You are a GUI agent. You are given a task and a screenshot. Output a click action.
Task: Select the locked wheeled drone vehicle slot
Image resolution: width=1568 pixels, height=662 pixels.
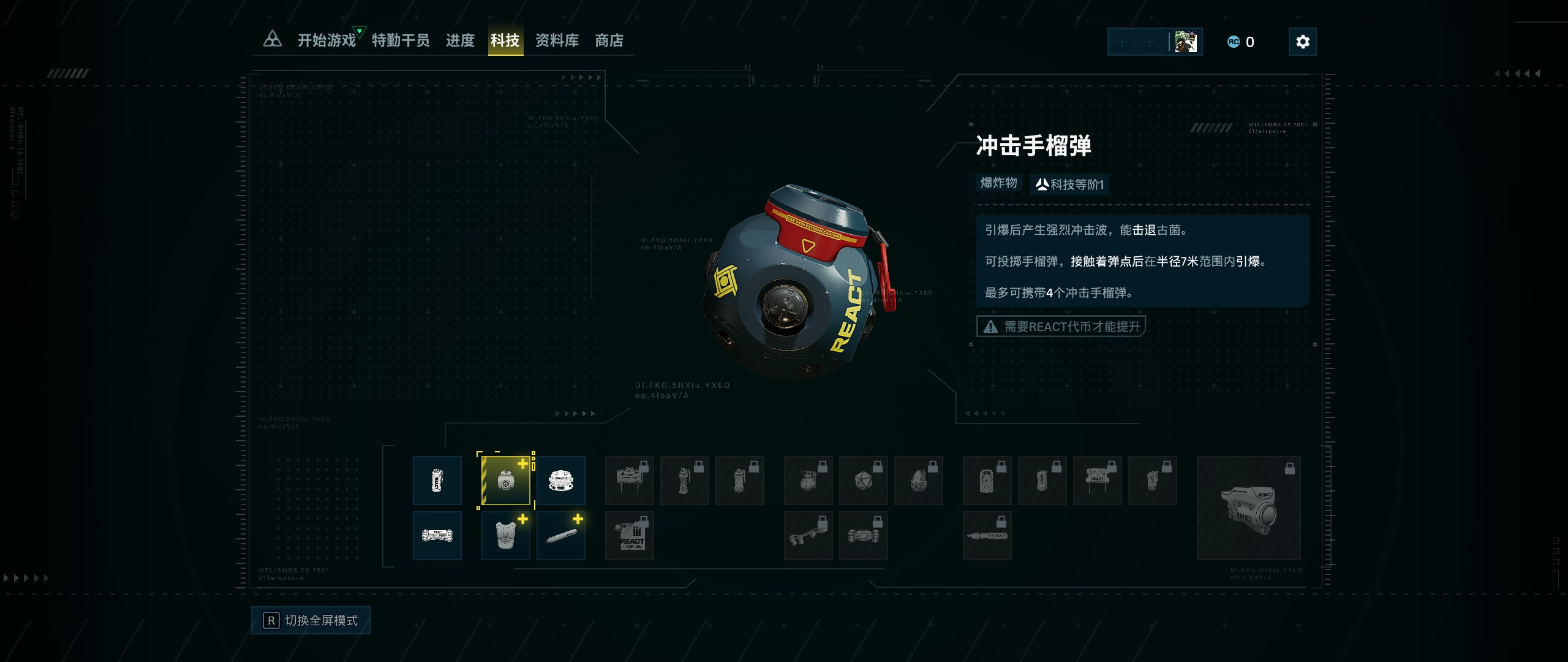863,536
